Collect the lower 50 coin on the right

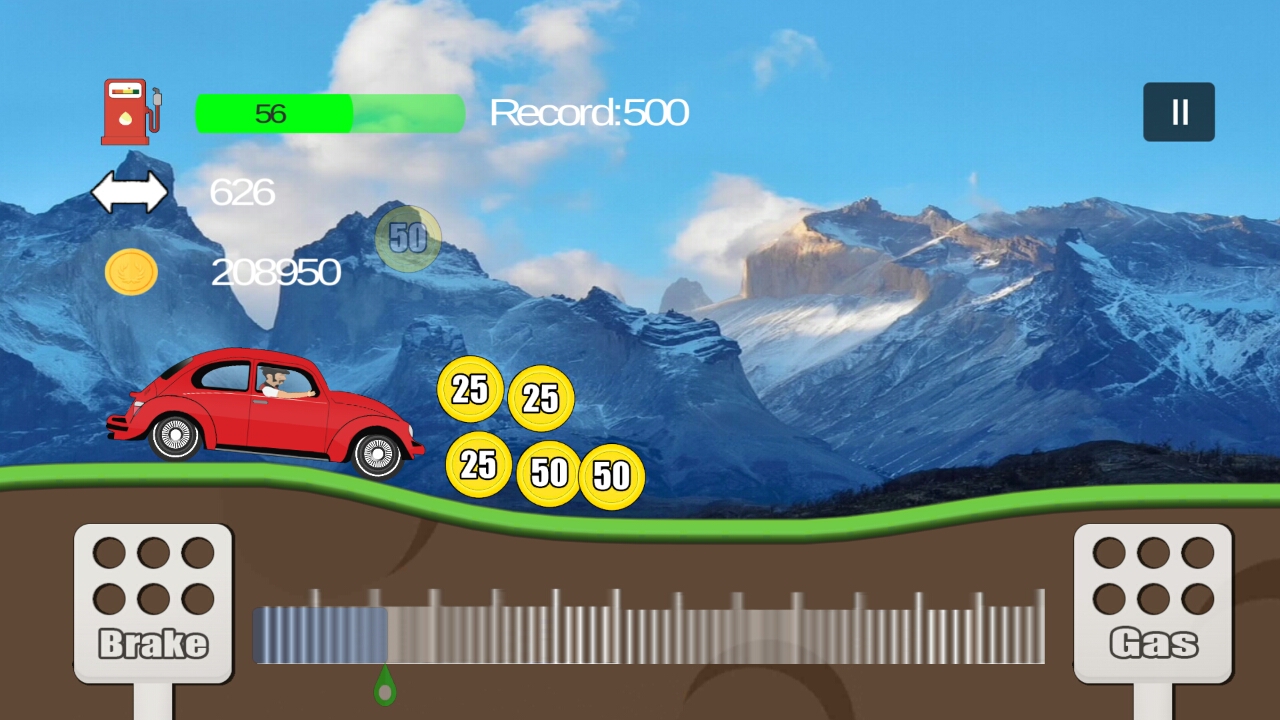tap(614, 478)
